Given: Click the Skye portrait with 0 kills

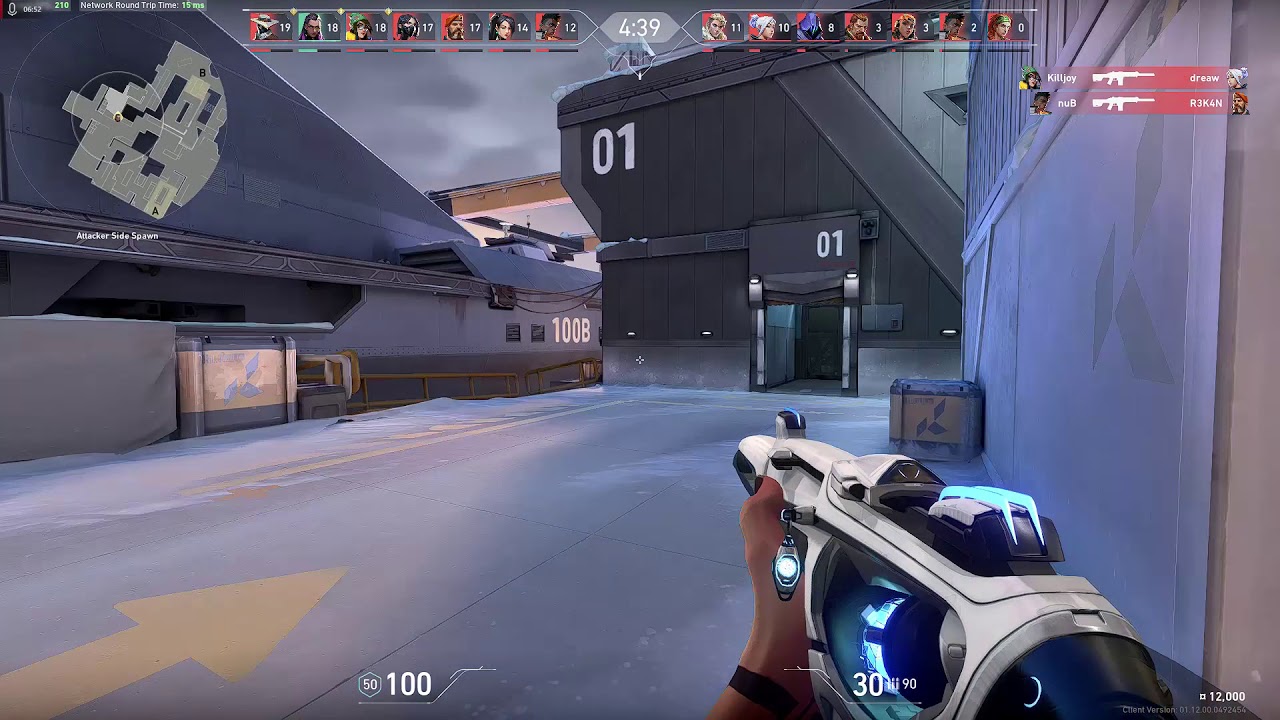Looking at the screenshot, I should (x=1000, y=27).
